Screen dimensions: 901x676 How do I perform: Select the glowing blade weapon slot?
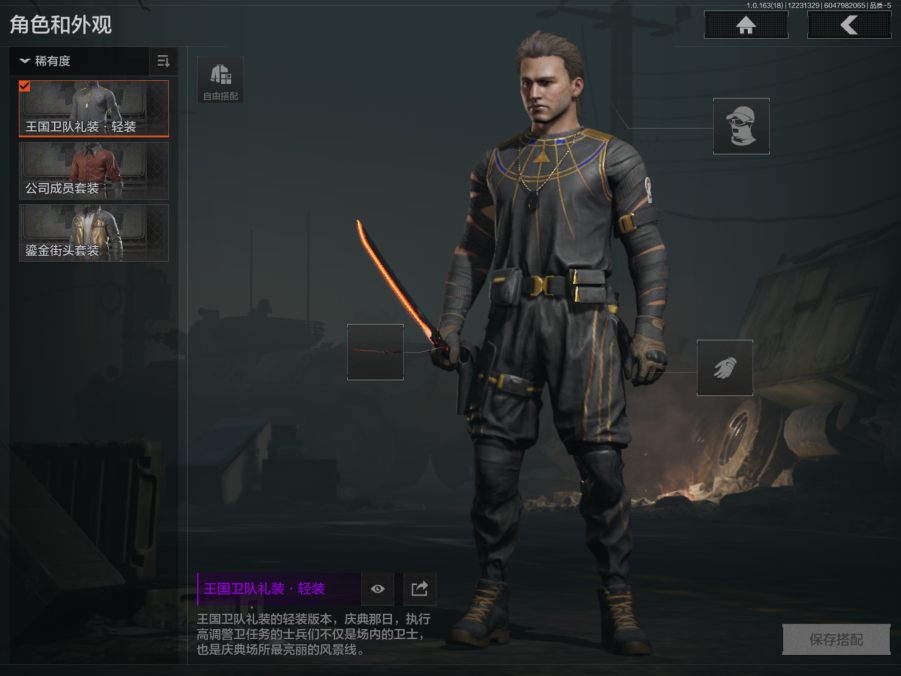tap(375, 352)
